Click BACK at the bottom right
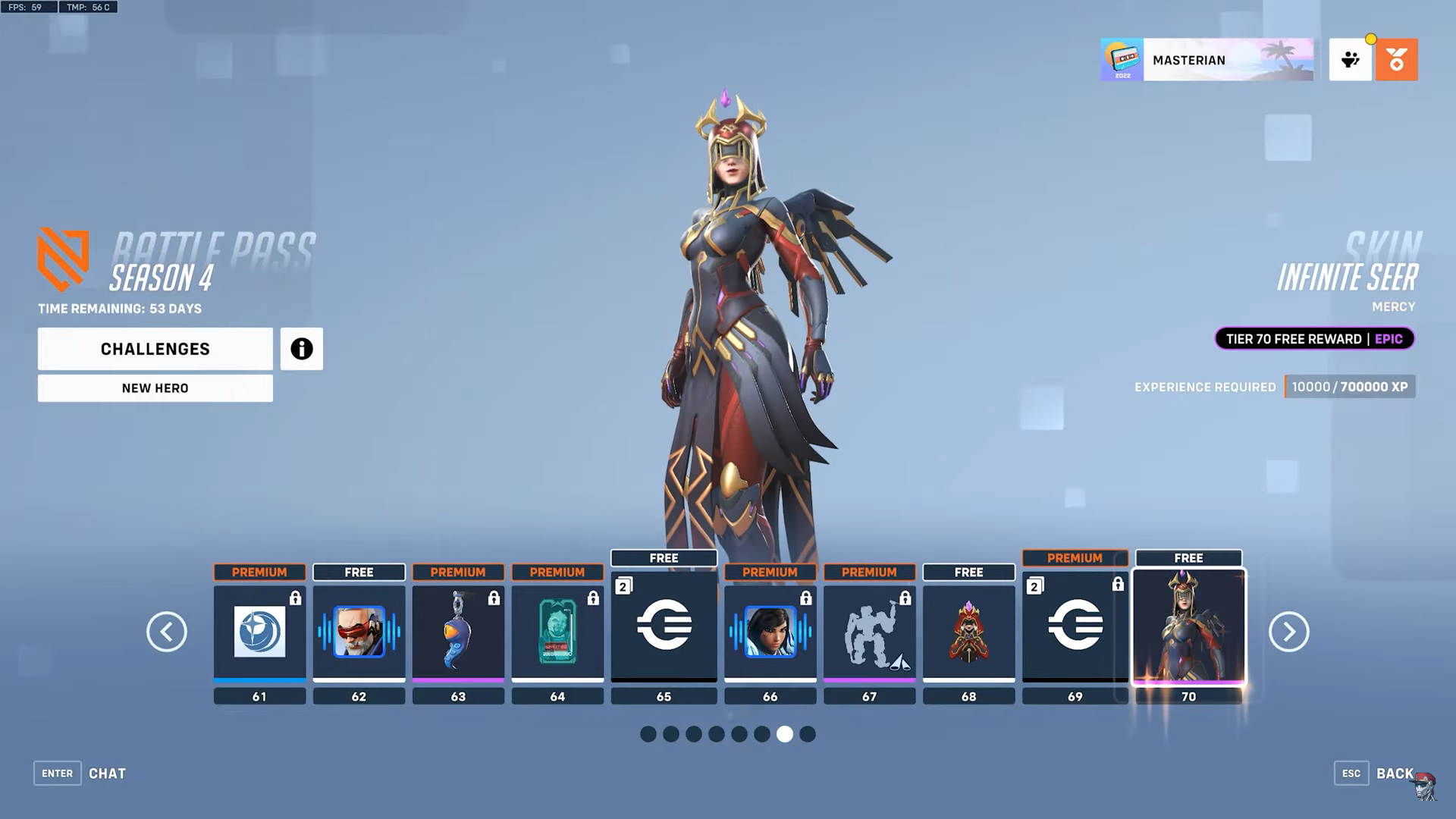Viewport: 1456px width, 819px height. [x=1395, y=773]
